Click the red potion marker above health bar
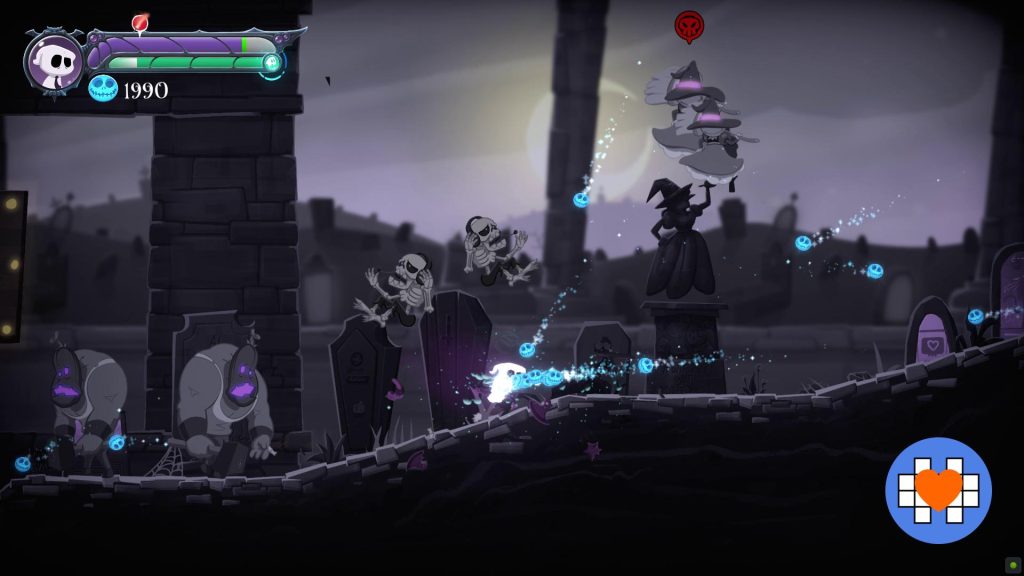1024x576 pixels. tap(139, 22)
